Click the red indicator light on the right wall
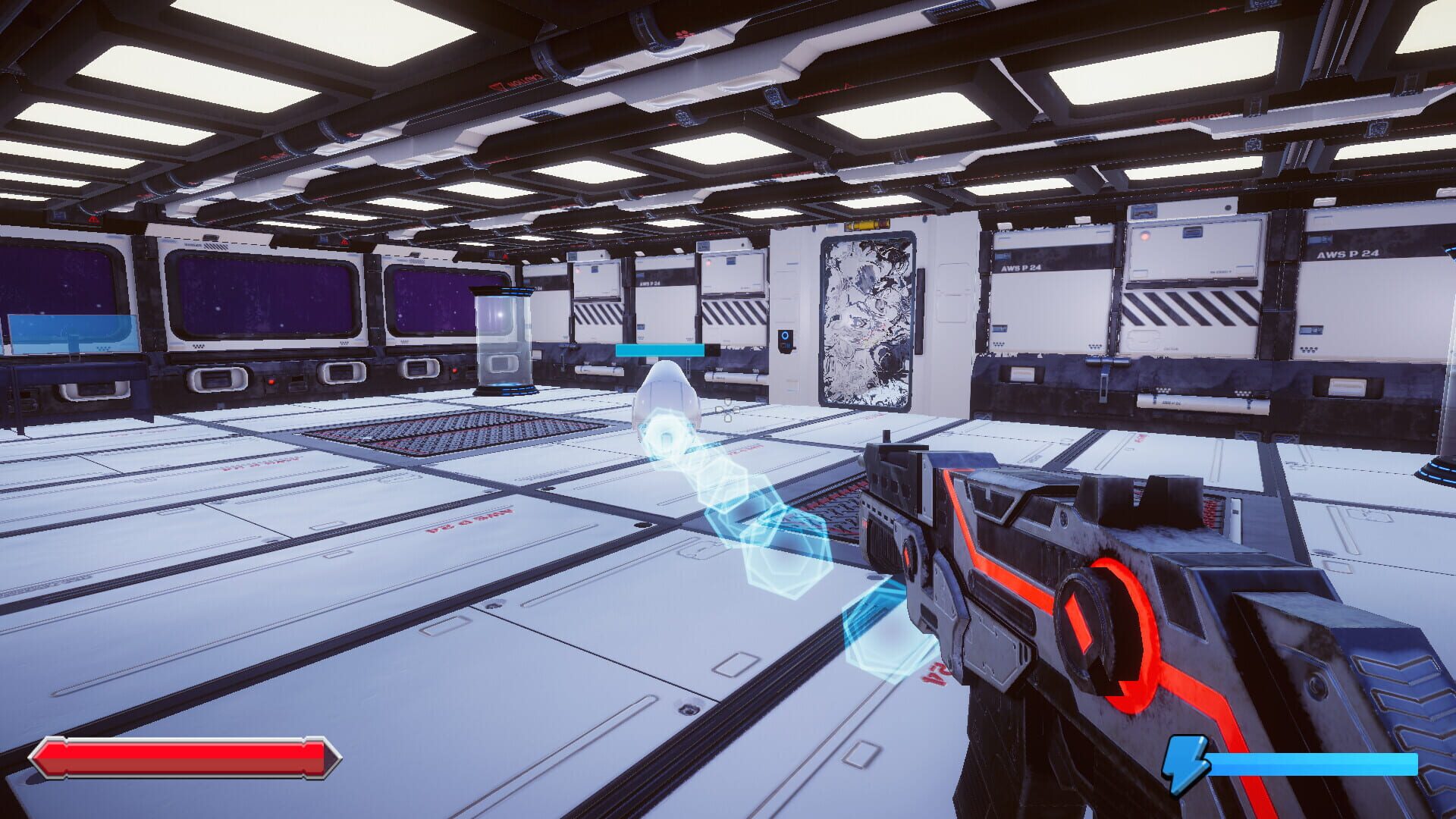1456x819 pixels. [1145, 236]
